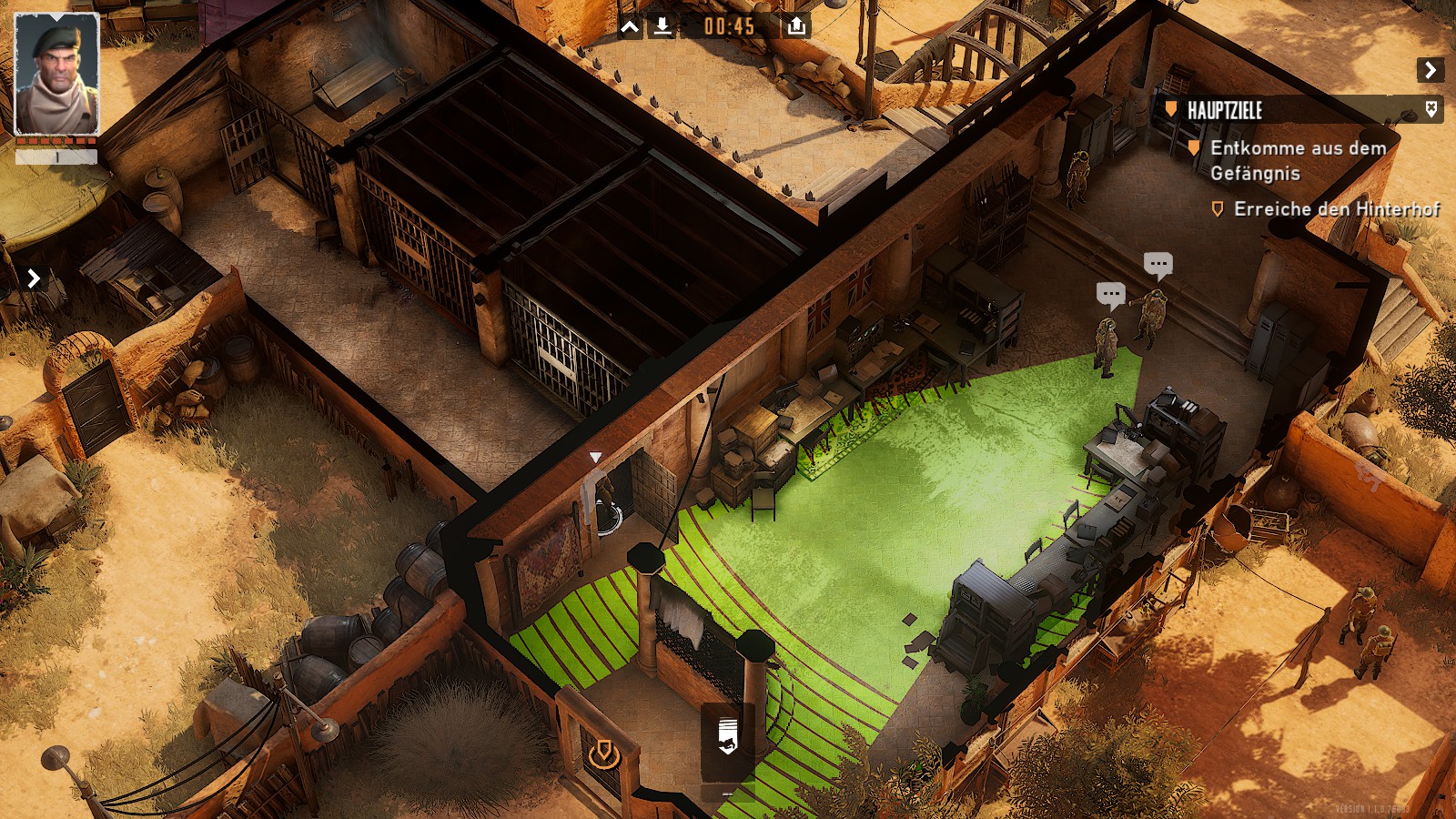Viewport: 1456px width, 819px height.
Task: Select the objective 'Entkomme aus dem Gefängnis'
Action: coord(1298,160)
